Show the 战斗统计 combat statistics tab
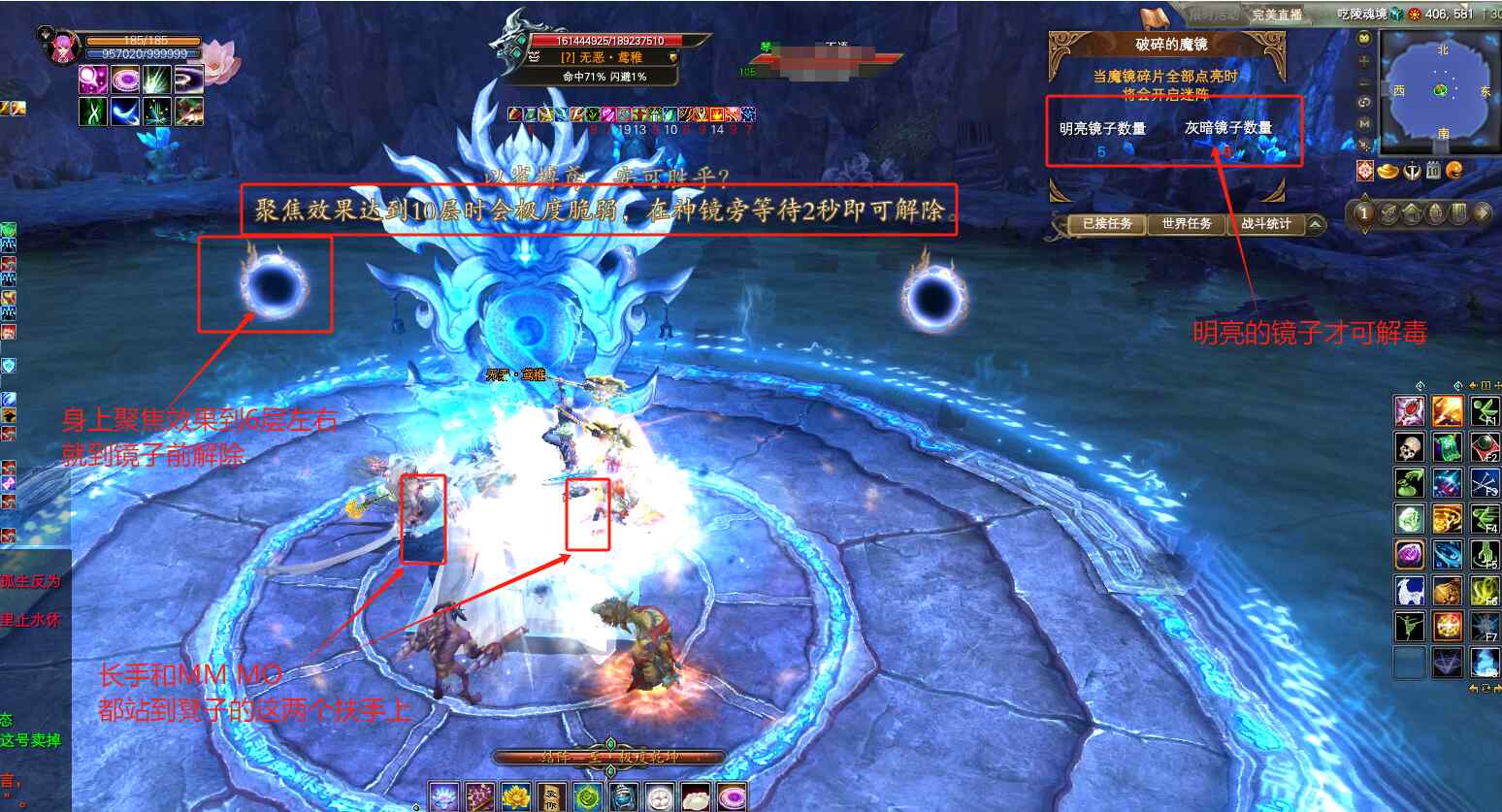Viewport: 1502px width, 812px height. tap(1265, 224)
